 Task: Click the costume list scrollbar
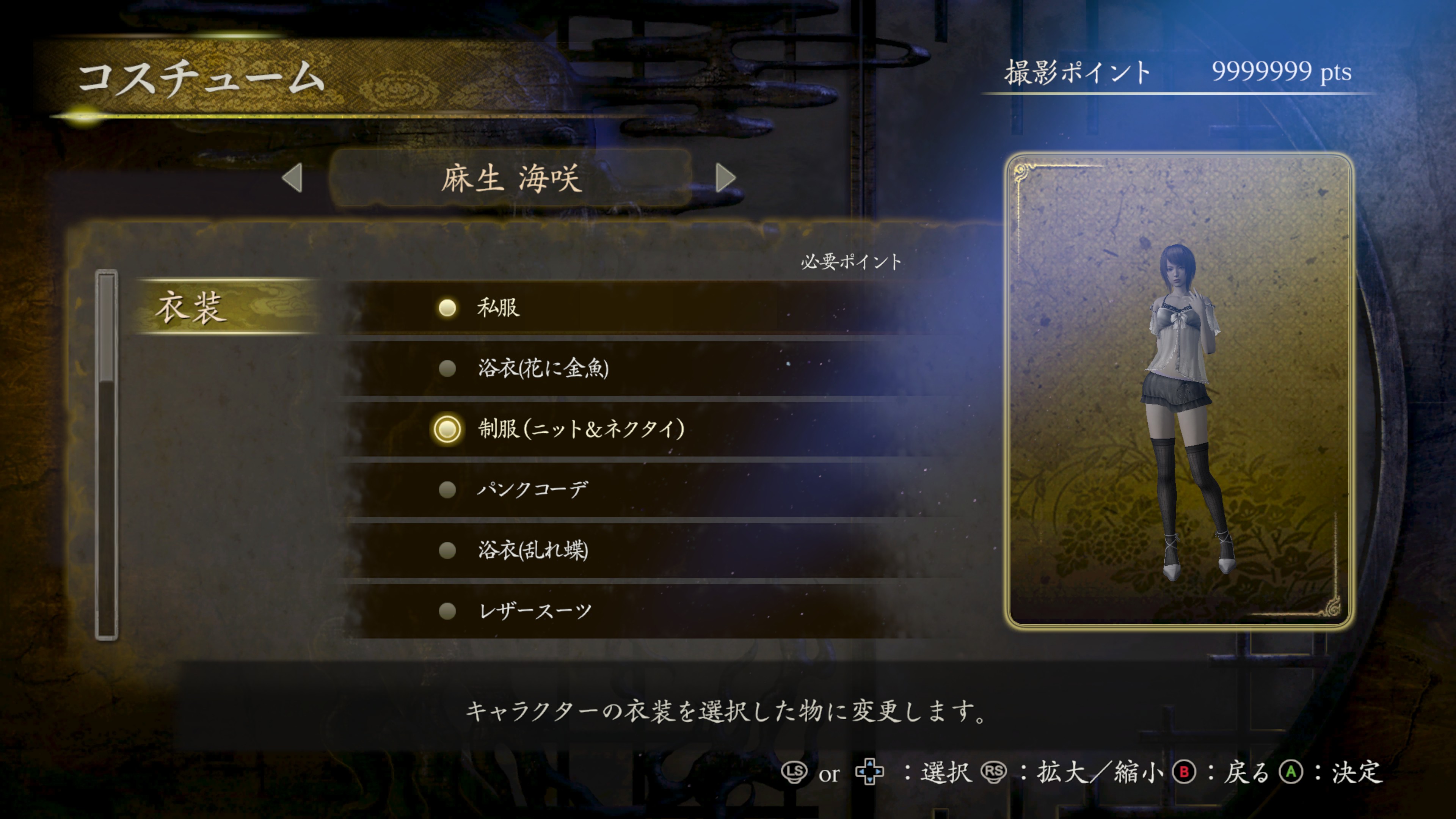106,455
